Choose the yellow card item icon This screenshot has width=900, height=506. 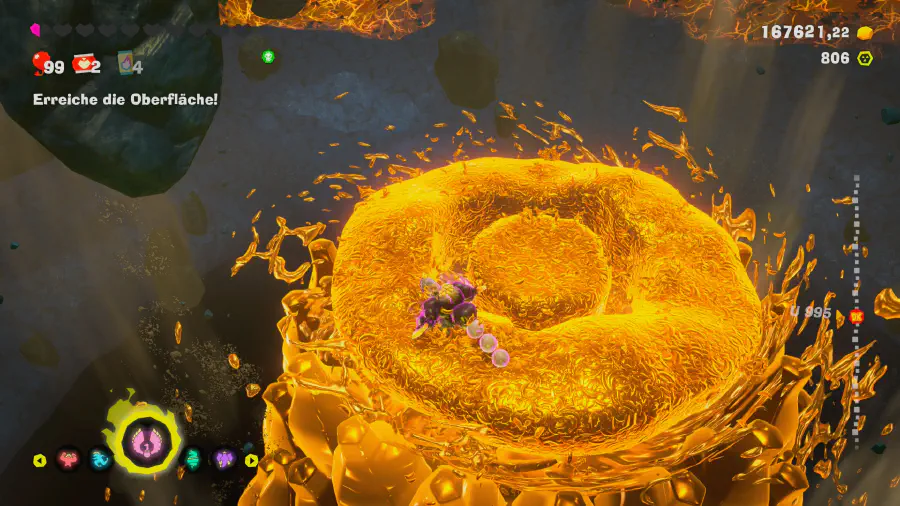point(126,64)
